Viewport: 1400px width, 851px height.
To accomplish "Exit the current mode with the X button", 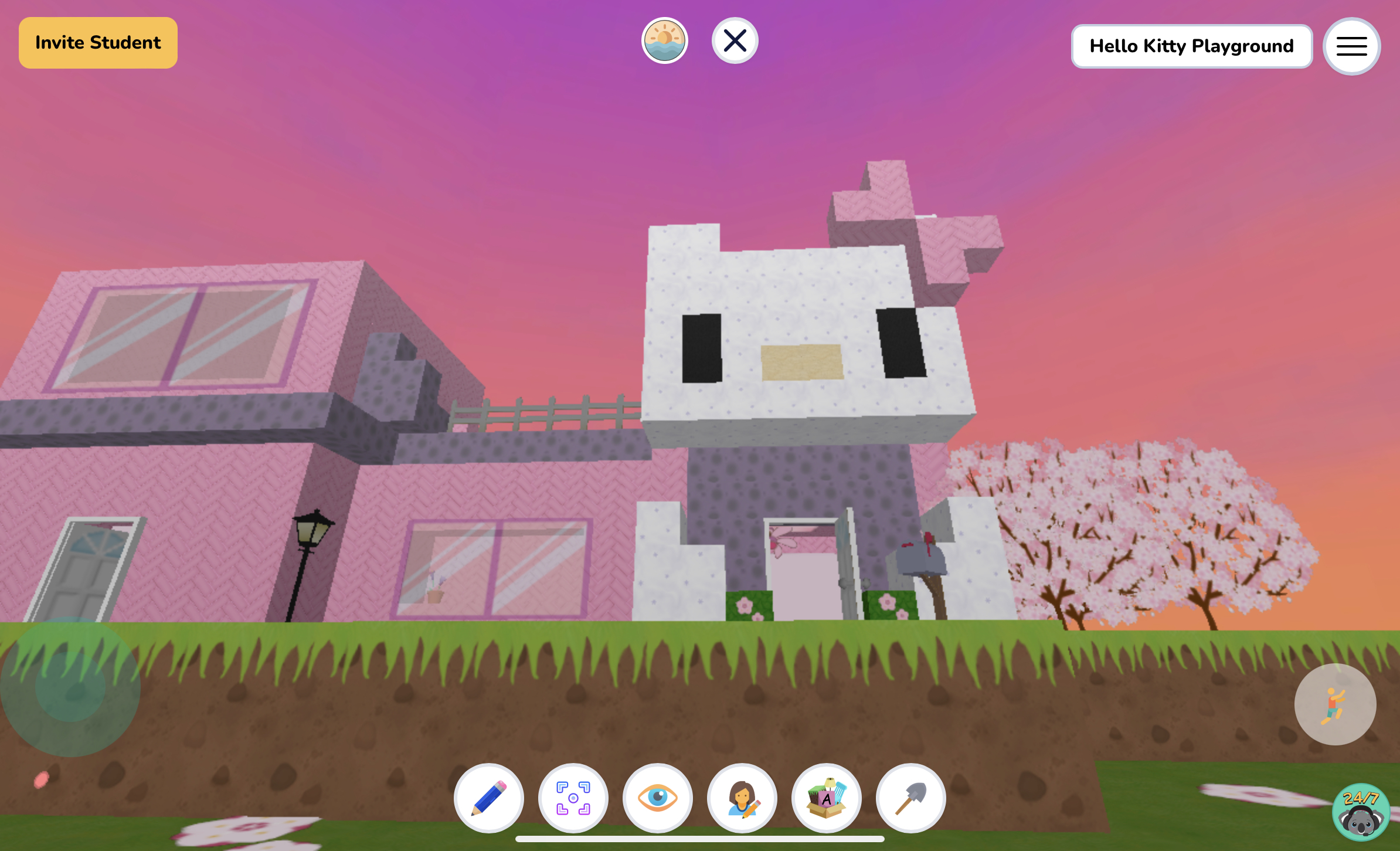I will 735,40.
